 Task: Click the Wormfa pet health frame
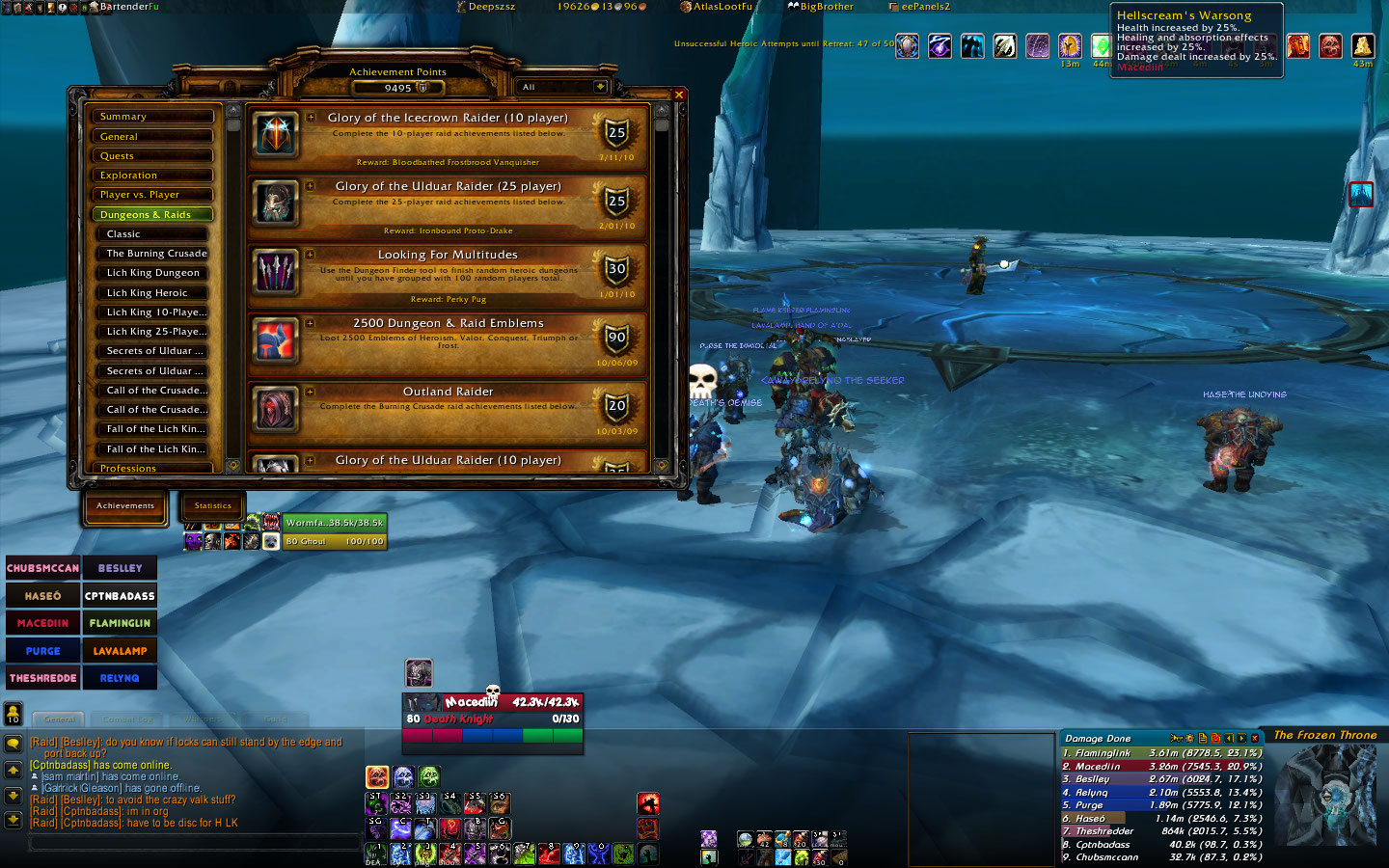334,523
